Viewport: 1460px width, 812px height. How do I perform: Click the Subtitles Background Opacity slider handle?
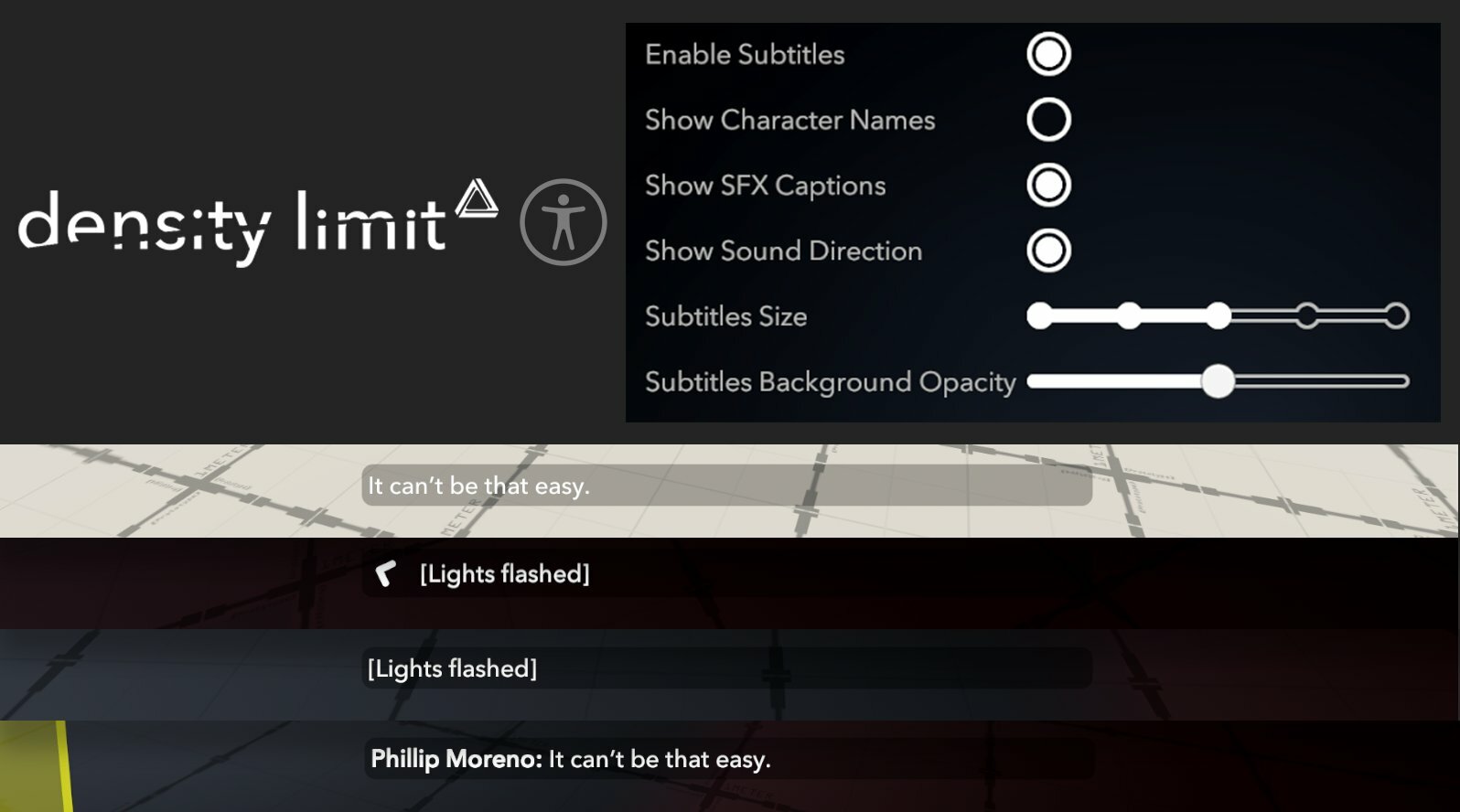[x=1219, y=382]
